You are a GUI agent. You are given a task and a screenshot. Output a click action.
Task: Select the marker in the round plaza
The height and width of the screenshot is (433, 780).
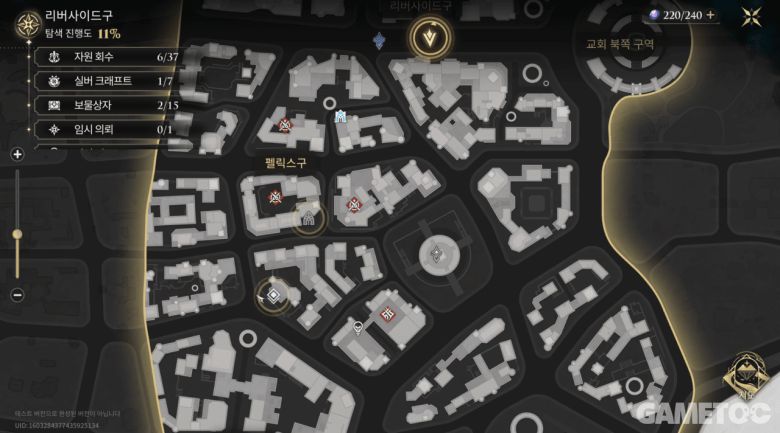(x=436, y=255)
